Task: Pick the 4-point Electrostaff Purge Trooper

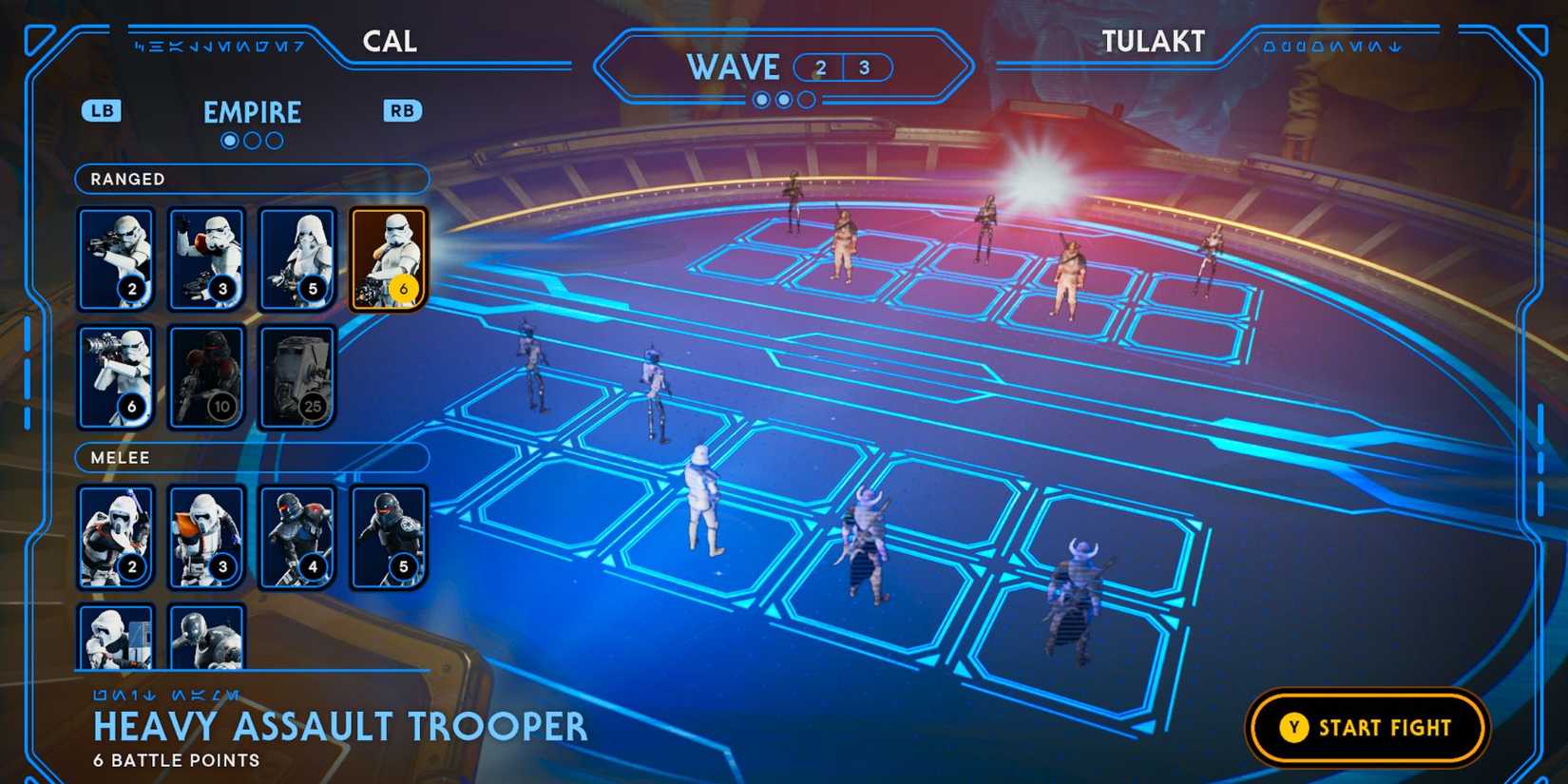Action: (x=296, y=537)
